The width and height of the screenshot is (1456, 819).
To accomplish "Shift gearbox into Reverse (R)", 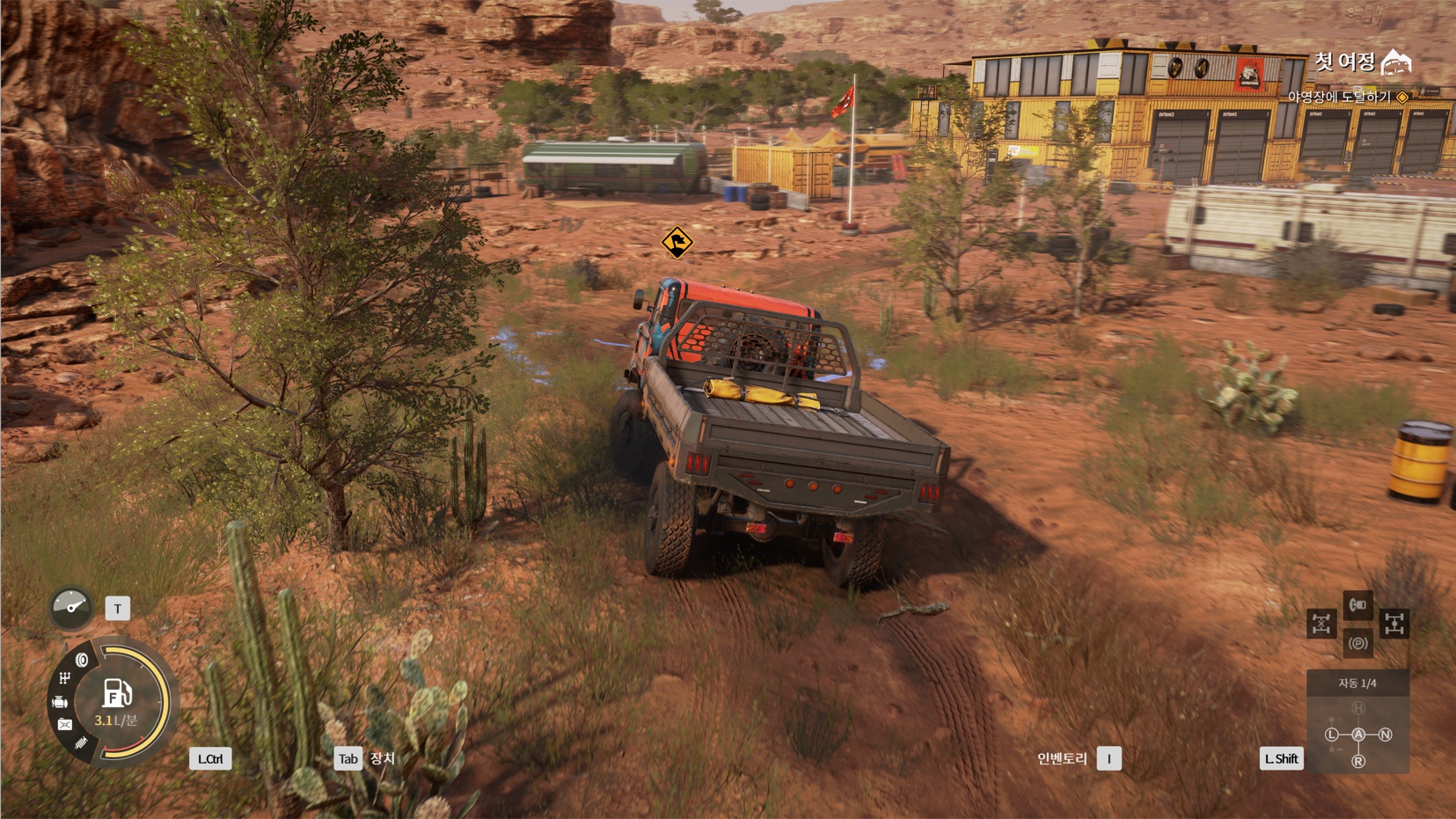I will click(x=1358, y=761).
